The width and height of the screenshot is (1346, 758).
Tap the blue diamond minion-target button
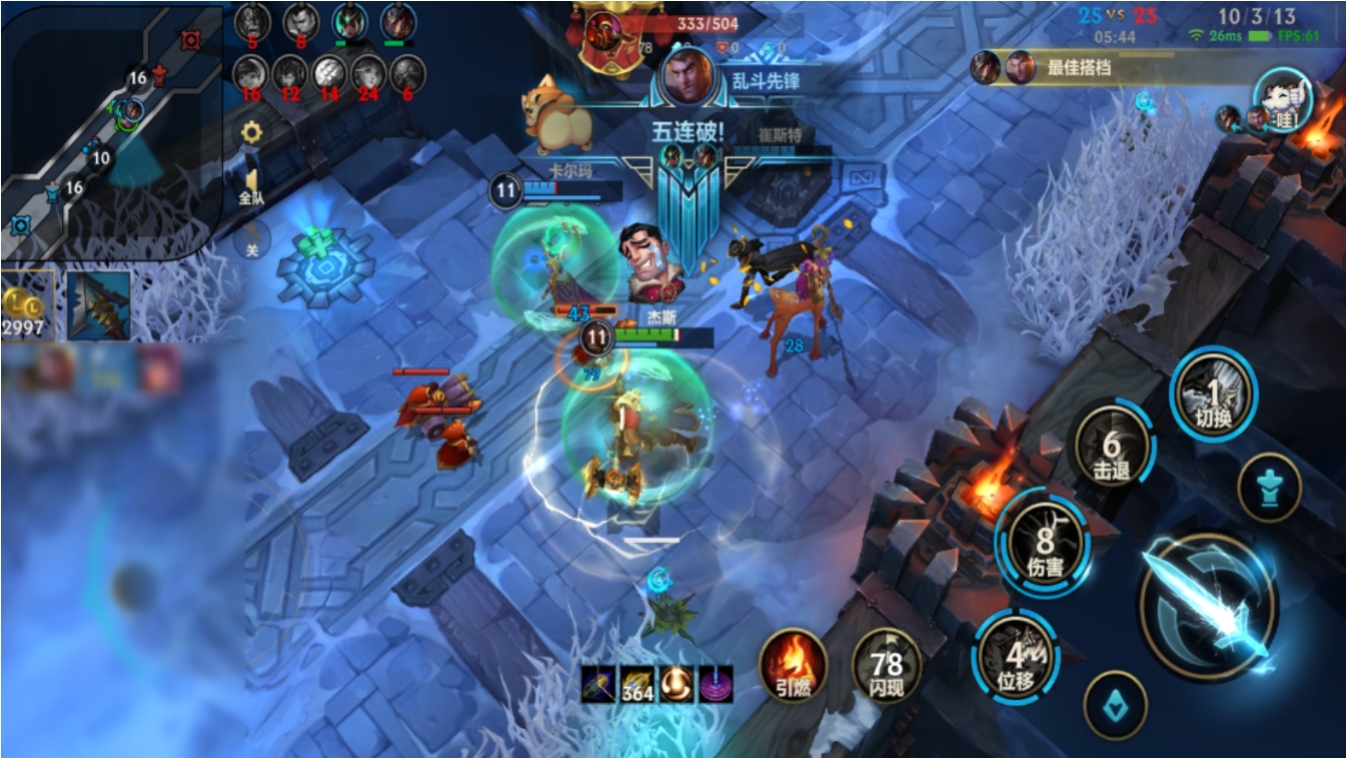(1114, 703)
